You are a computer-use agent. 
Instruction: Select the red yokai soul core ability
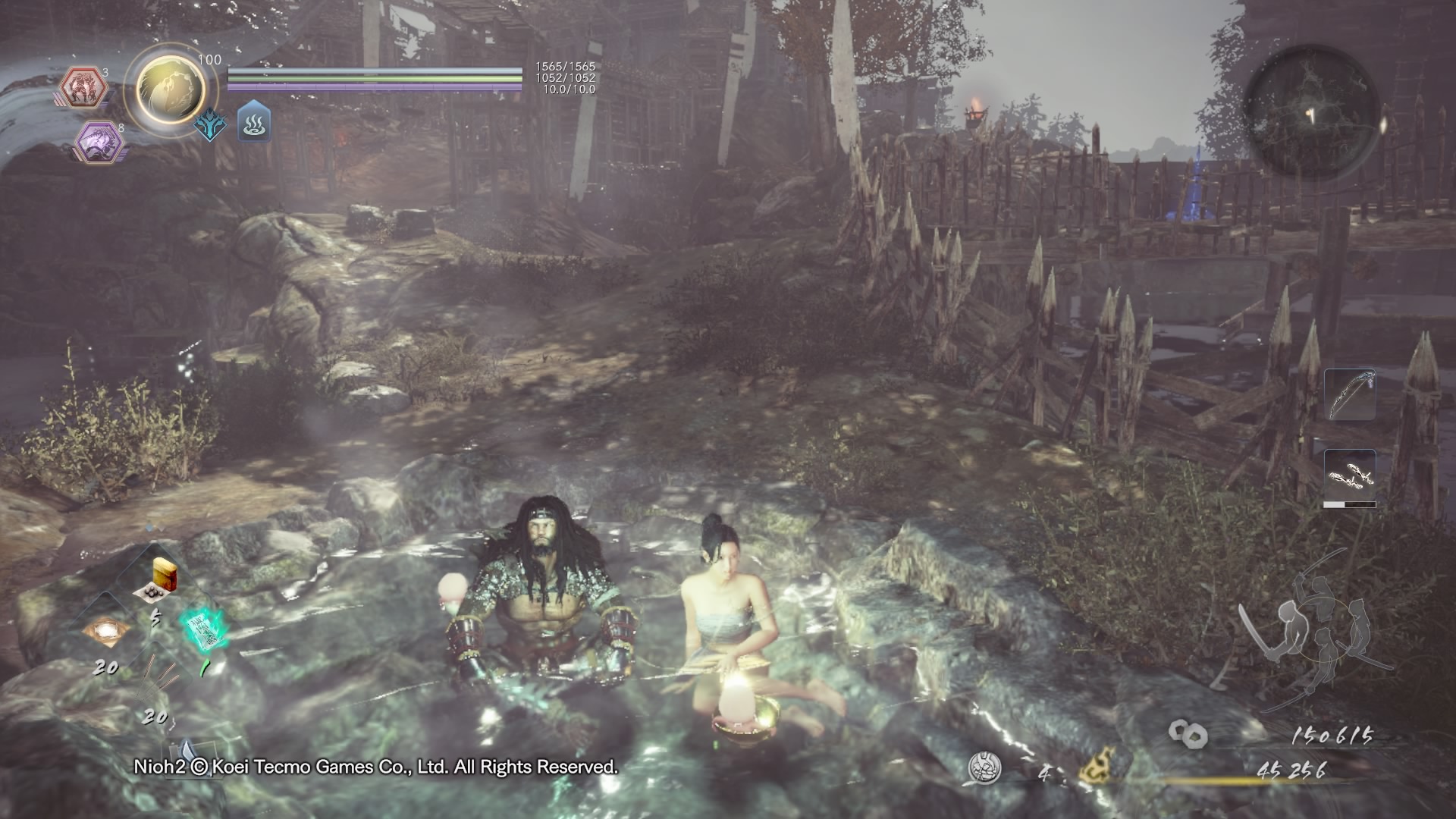[x=83, y=87]
